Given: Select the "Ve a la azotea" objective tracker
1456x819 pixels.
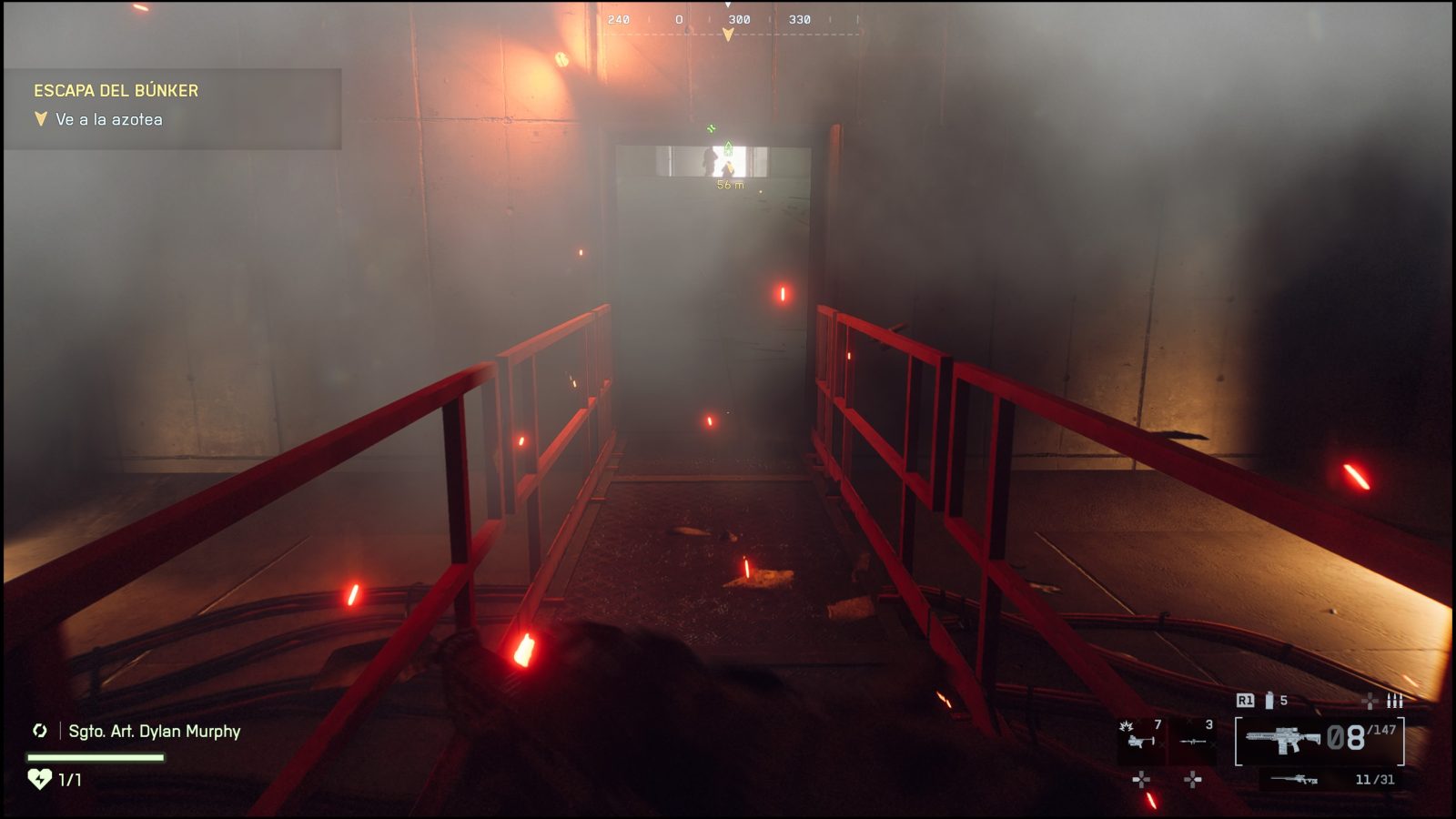Looking at the screenshot, I should coord(108,119).
